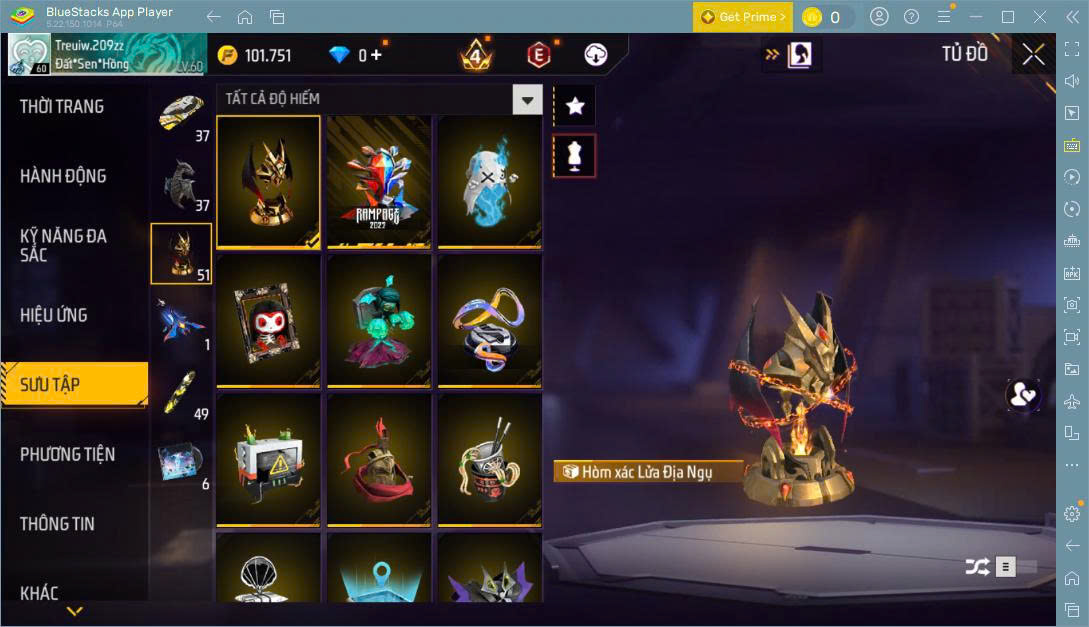Choose the blue flame ghost loot box
The width and height of the screenshot is (1089, 627).
click(x=489, y=181)
